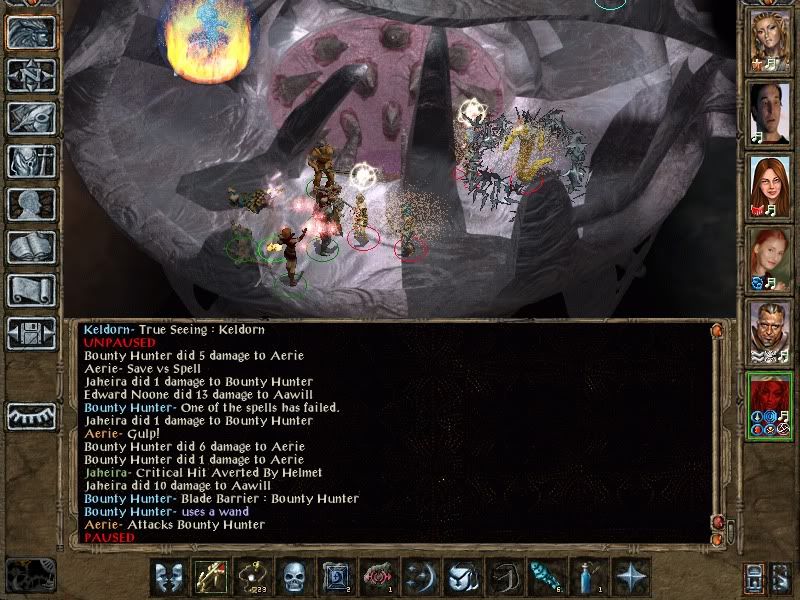Show the character record sheet
800x600 pixels.
[x=30, y=204]
